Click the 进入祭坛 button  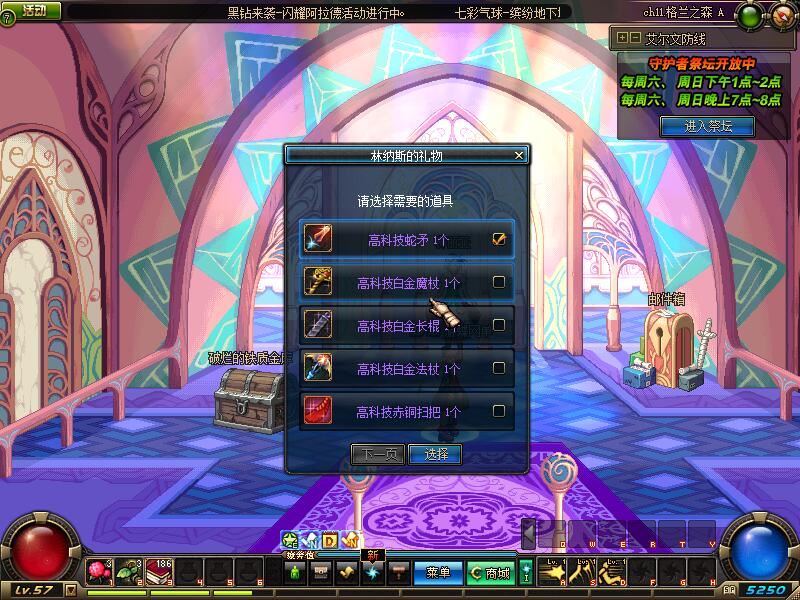click(707, 126)
